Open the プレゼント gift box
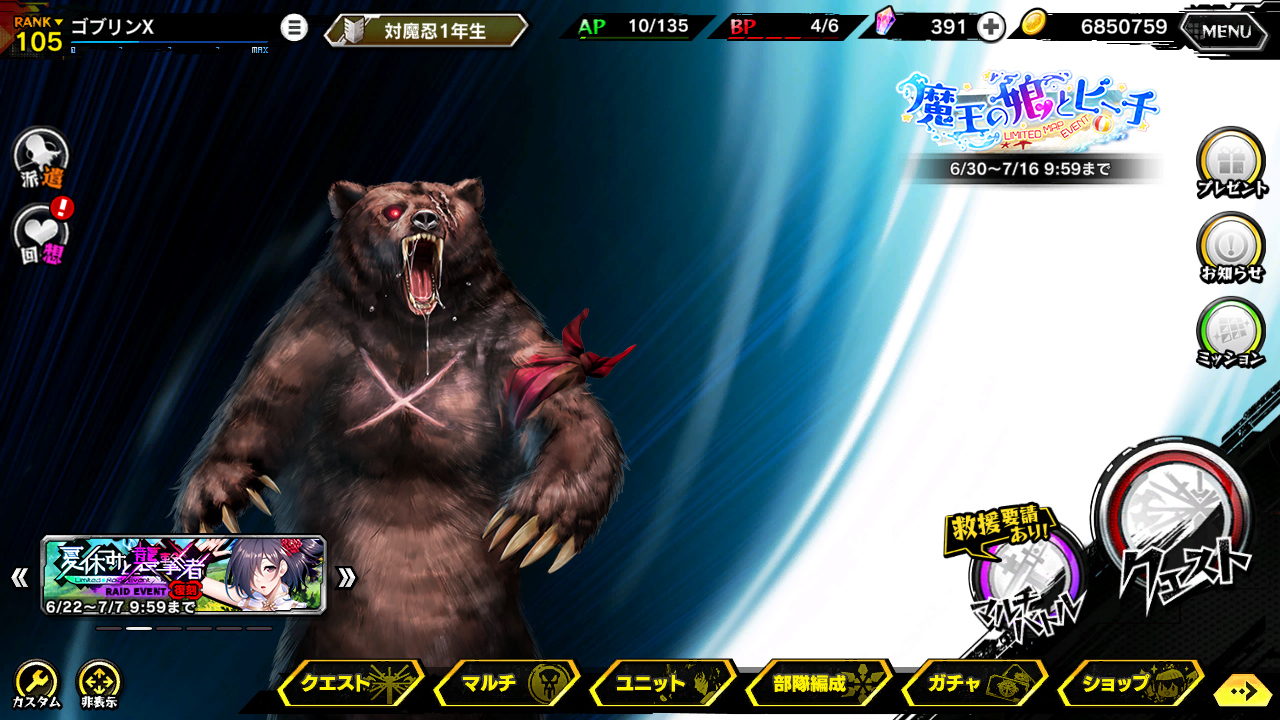 click(x=1230, y=161)
